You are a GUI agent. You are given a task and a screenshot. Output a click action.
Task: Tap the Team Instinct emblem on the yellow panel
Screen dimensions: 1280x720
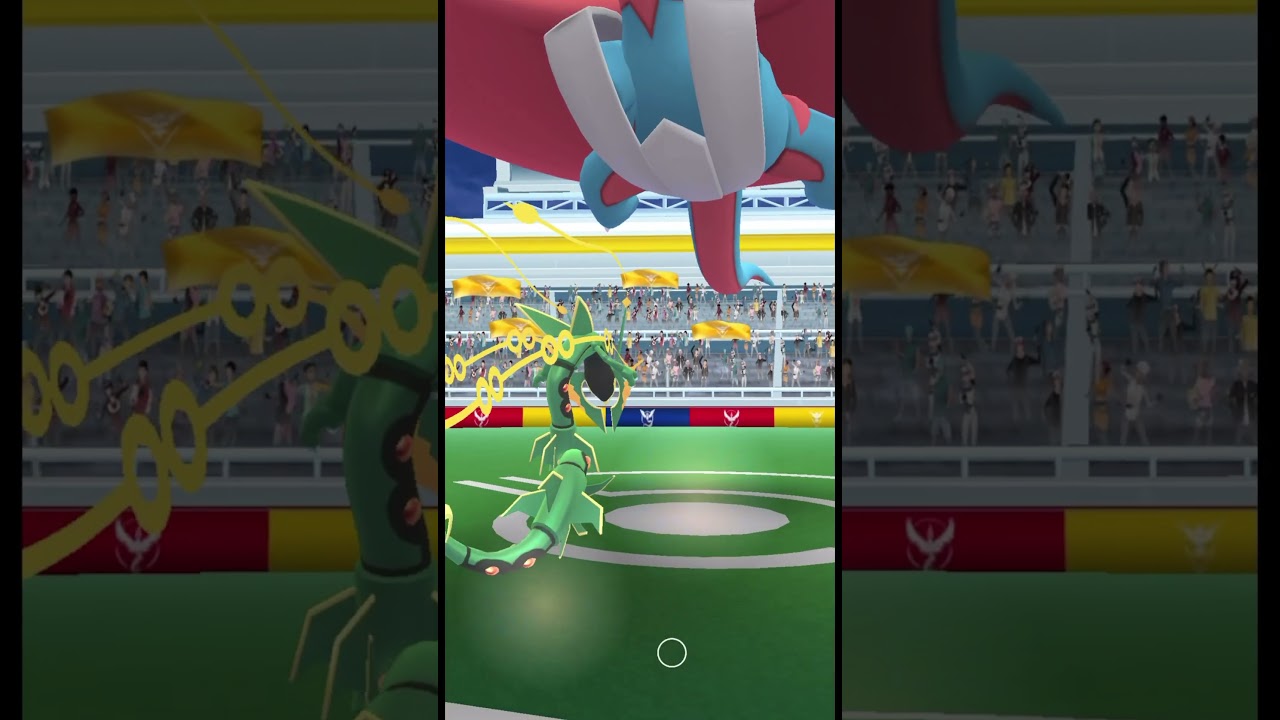pyautogui.click(x=816, y=415)
